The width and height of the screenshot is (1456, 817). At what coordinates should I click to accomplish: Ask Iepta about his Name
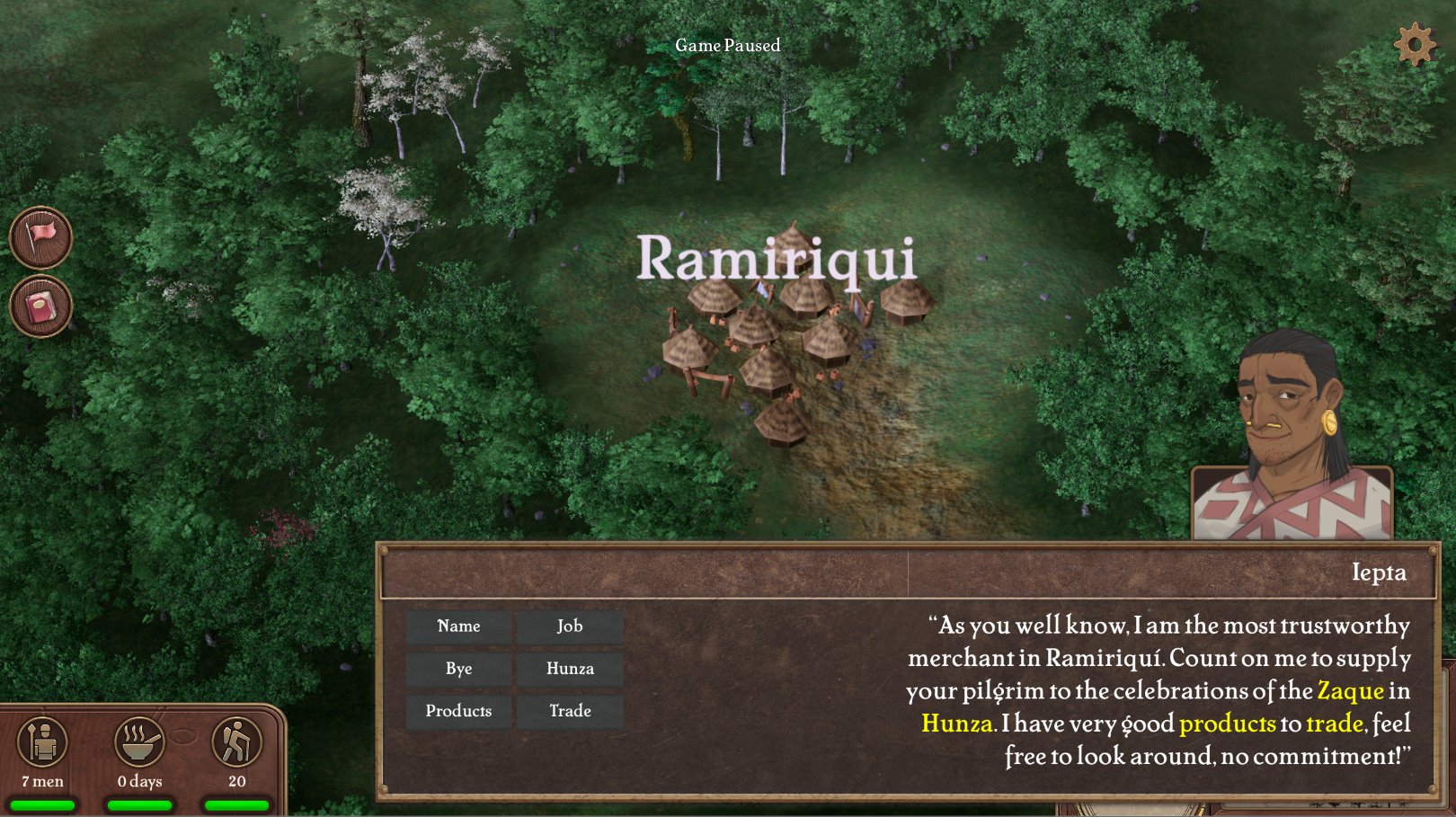(x=458, y=626)
